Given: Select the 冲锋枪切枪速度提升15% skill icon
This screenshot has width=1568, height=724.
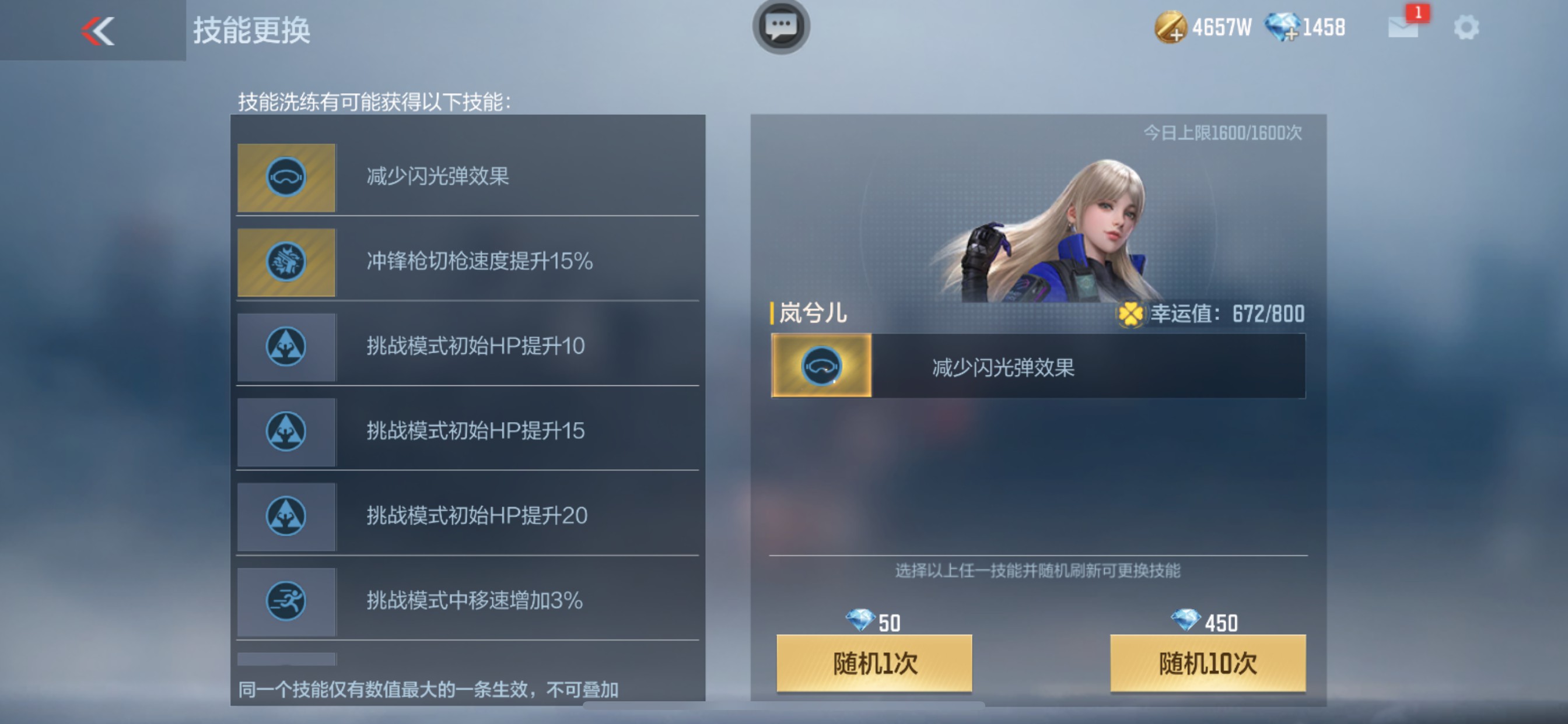Looking at the screenshot, I should click(x=286, y=262).
